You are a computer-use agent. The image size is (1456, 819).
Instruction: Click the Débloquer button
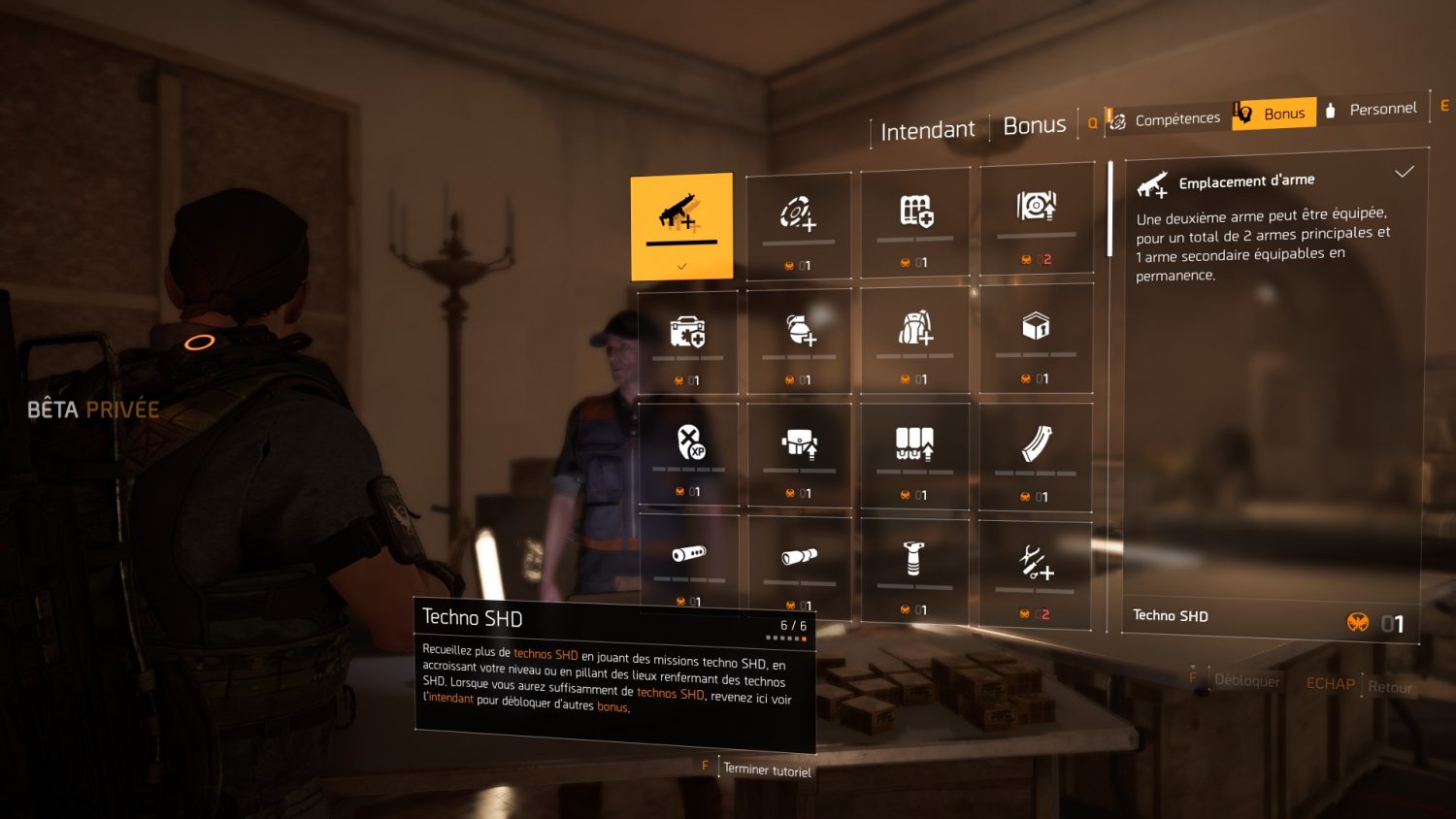[x=1246, y=680]
